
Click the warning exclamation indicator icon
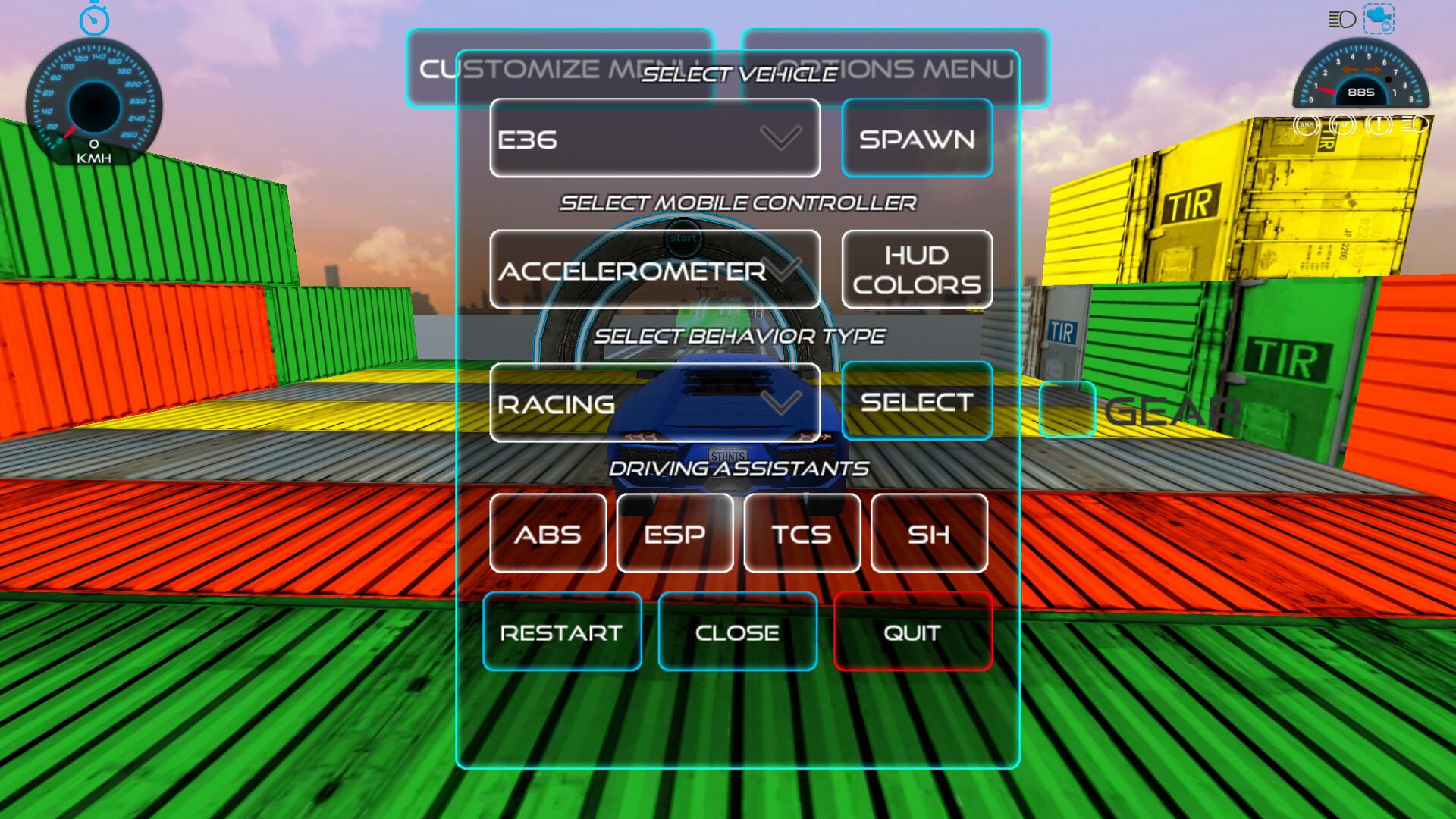click(x=1378, y=125)
